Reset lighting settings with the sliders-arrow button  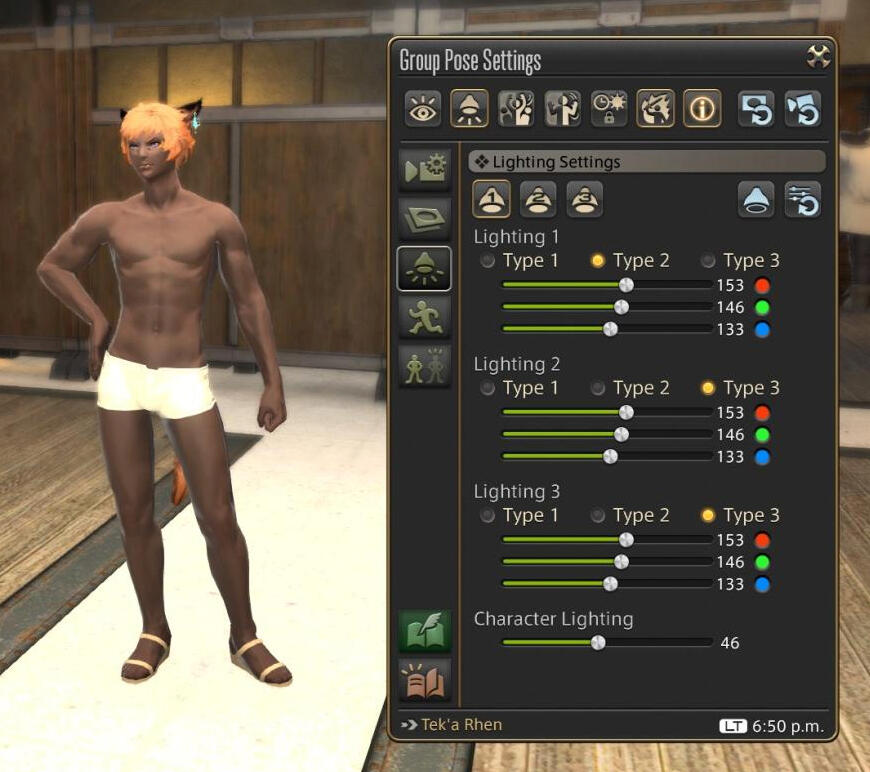point(802,199)
